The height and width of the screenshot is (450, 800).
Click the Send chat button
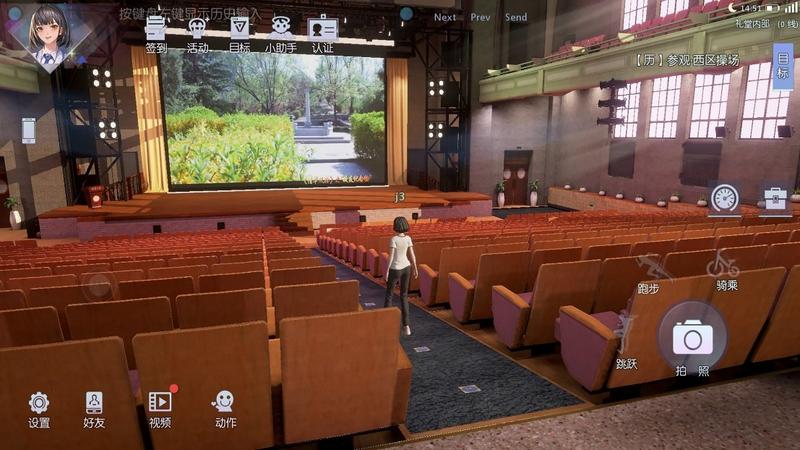click(516, 17)
